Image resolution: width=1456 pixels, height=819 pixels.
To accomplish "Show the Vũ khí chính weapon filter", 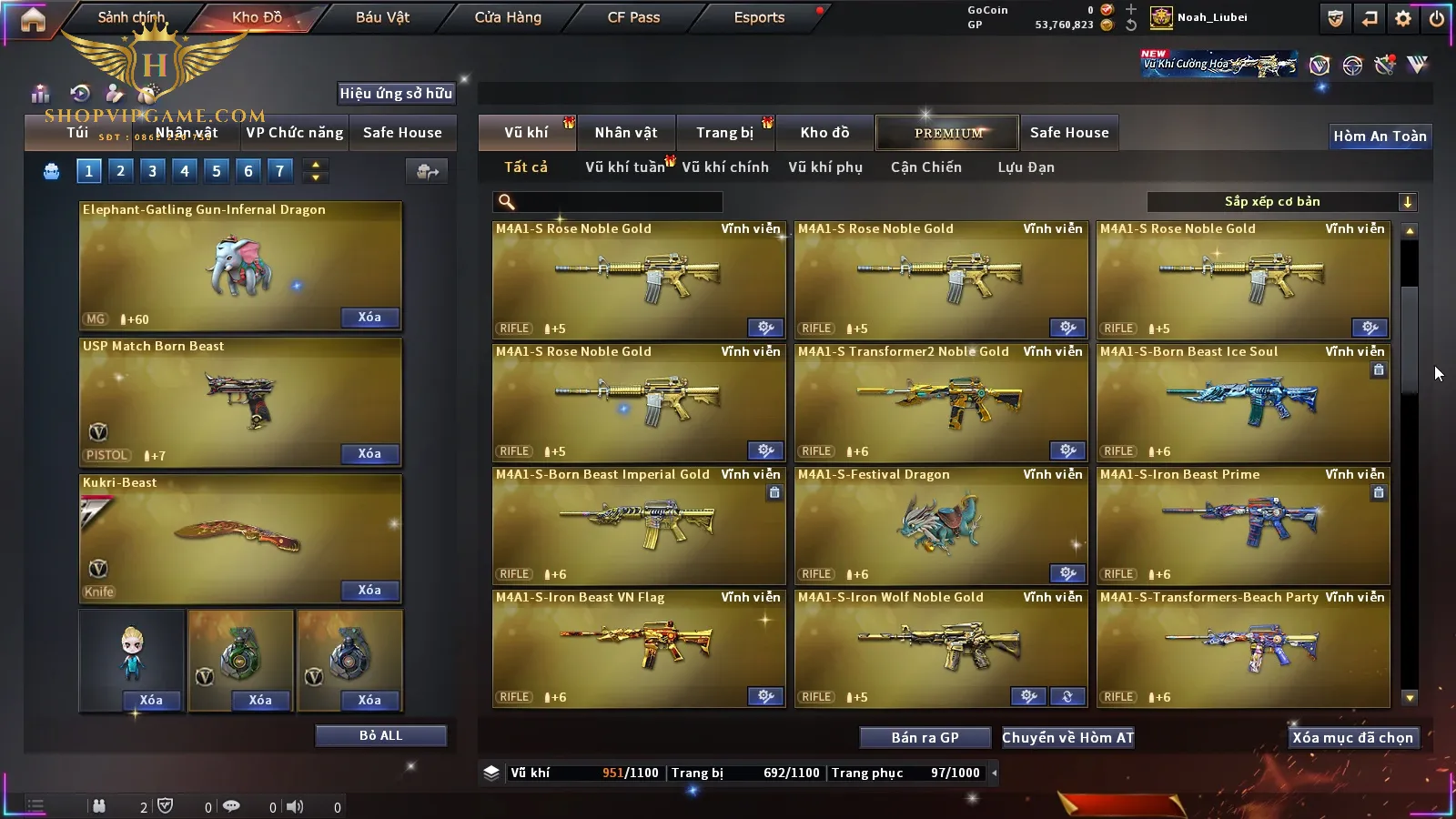I will (x=724, y=167).
